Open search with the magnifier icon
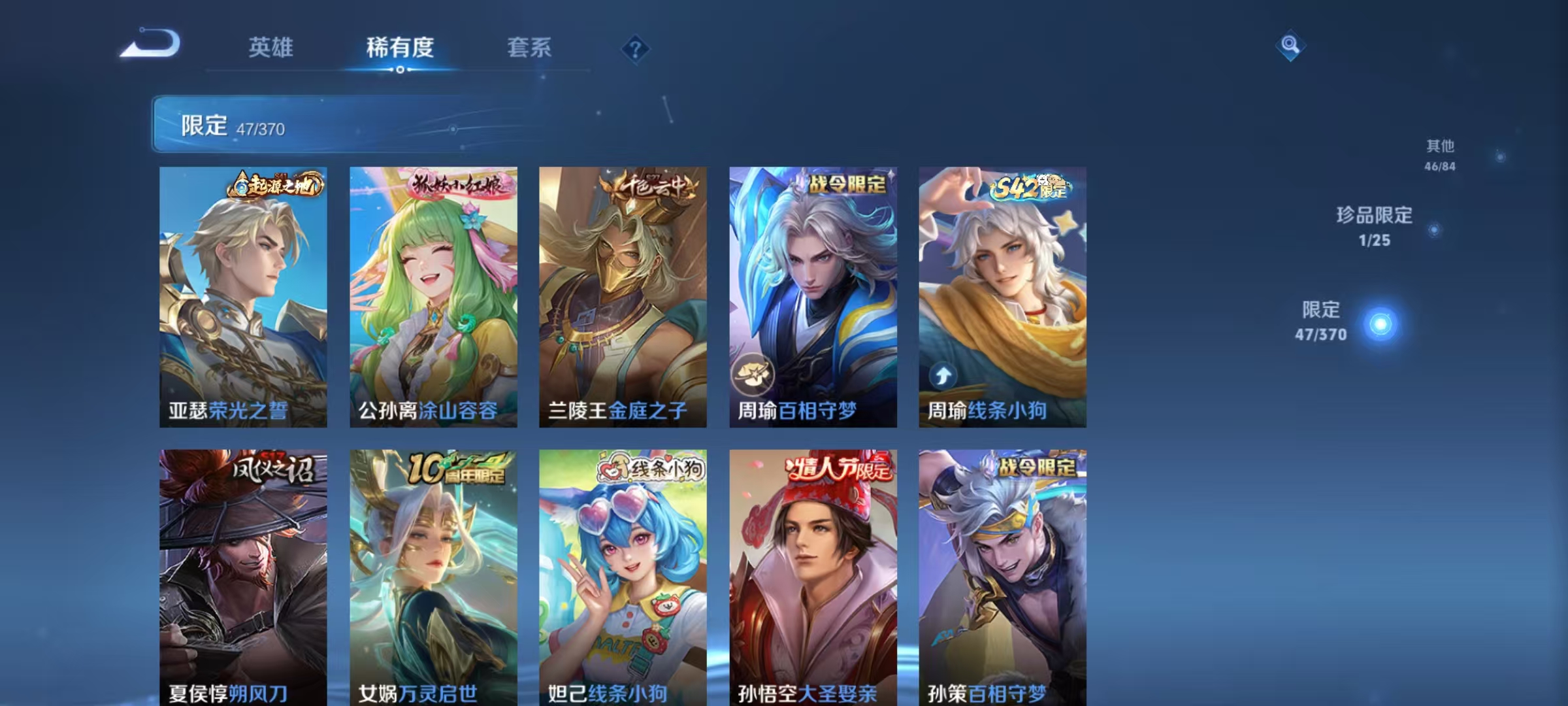Screen dimensions: 1568x706 tap(1290, 46)
